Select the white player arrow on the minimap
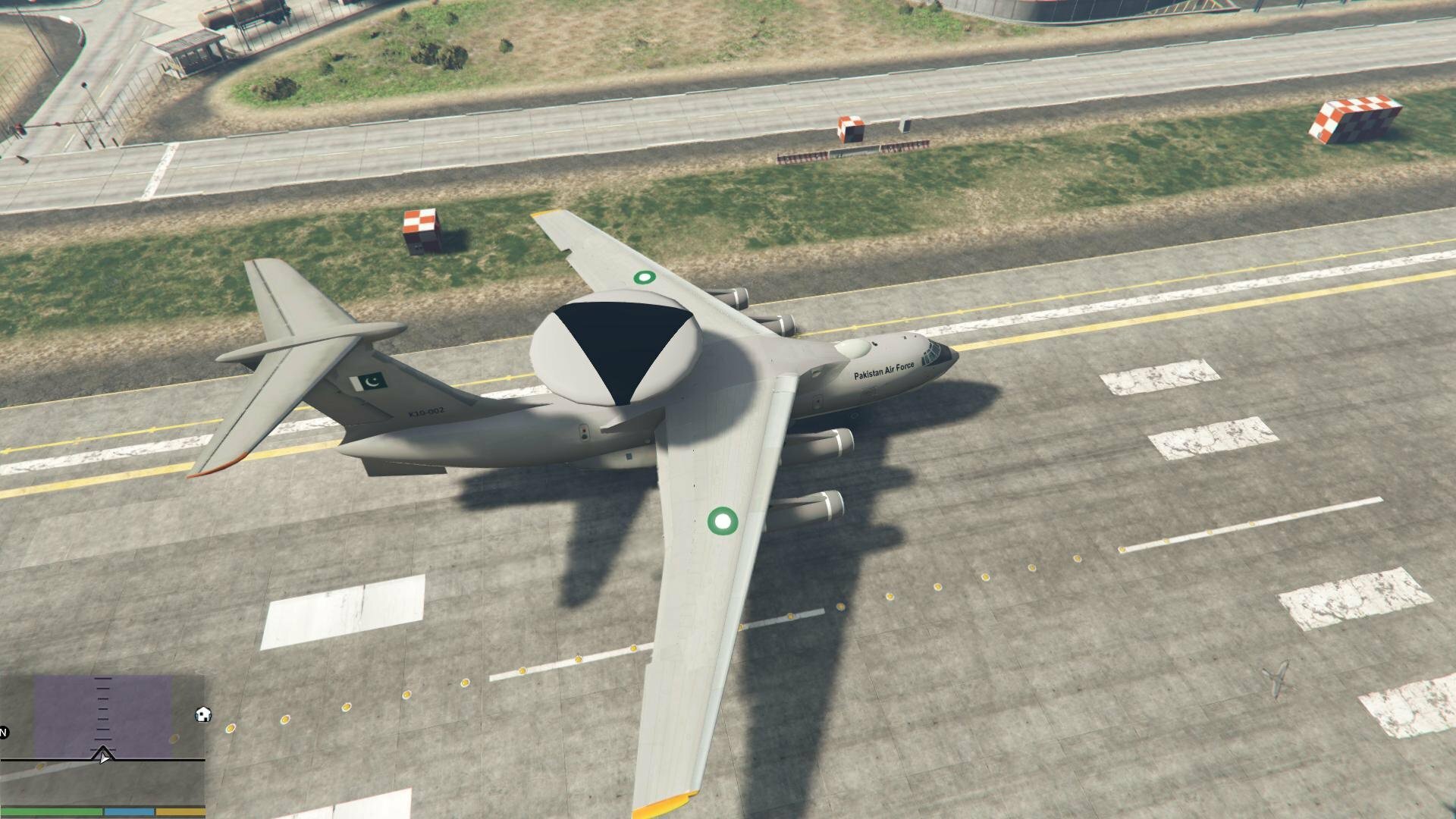The image size is (1456, 819). pyautogui.click(x=103, y=755)
